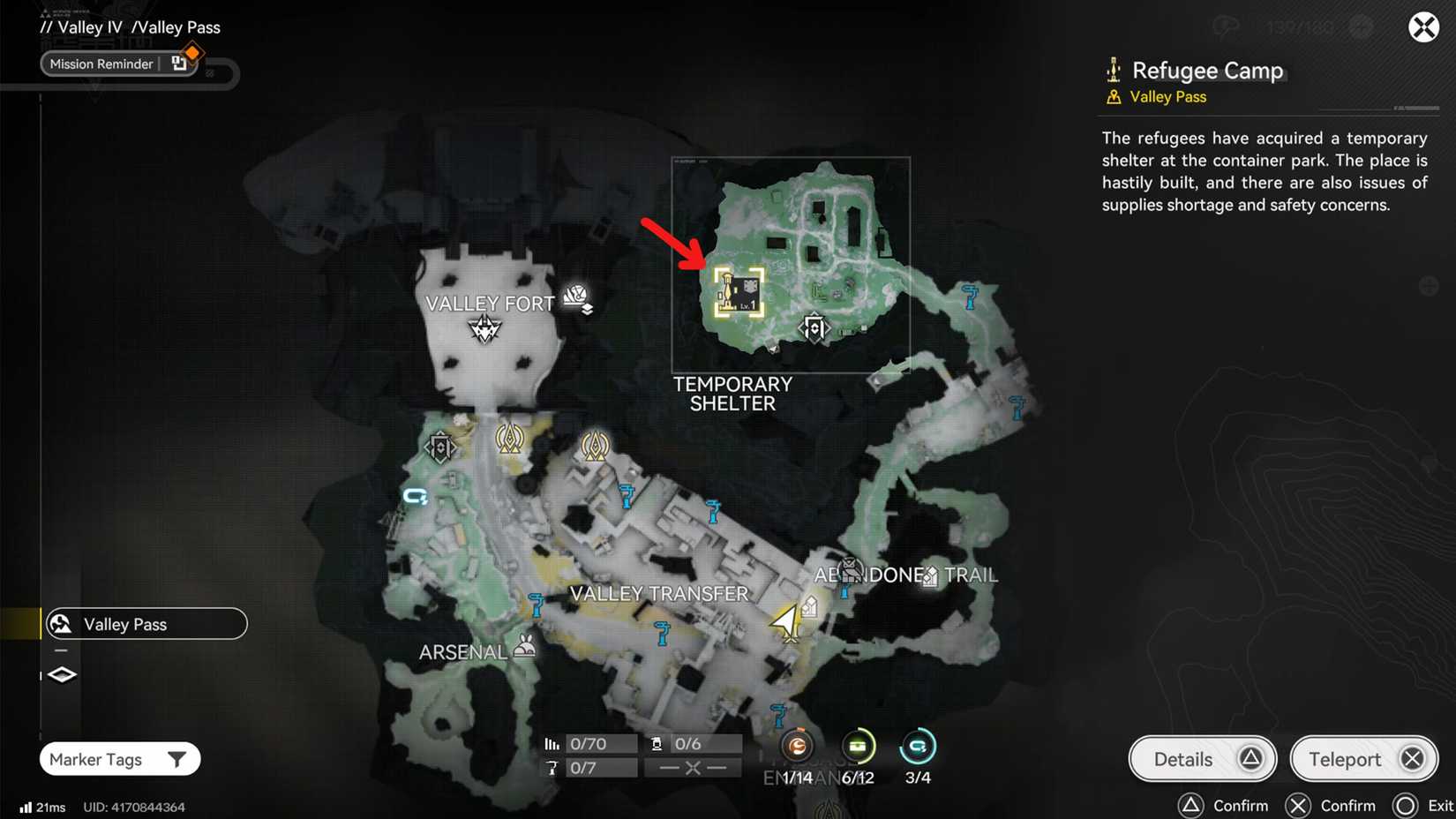The width and height of the screenshot is (1456, 819).
Task: Select the Valley Pass label under Refugee Camp
Action: pos(1167,97)
